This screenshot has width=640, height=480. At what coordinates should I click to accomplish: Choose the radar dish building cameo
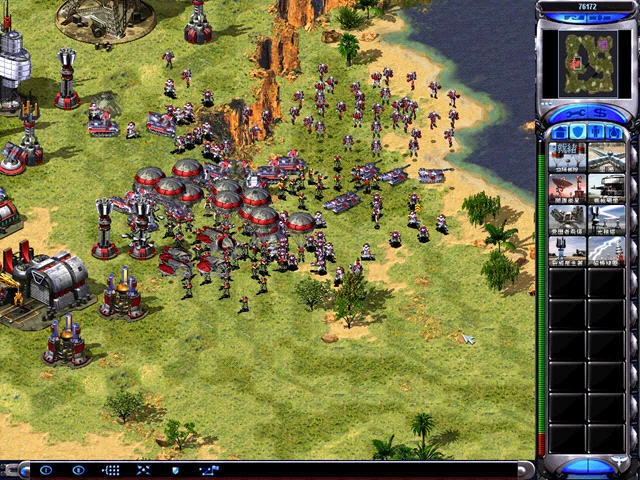[x=567, y=187]
